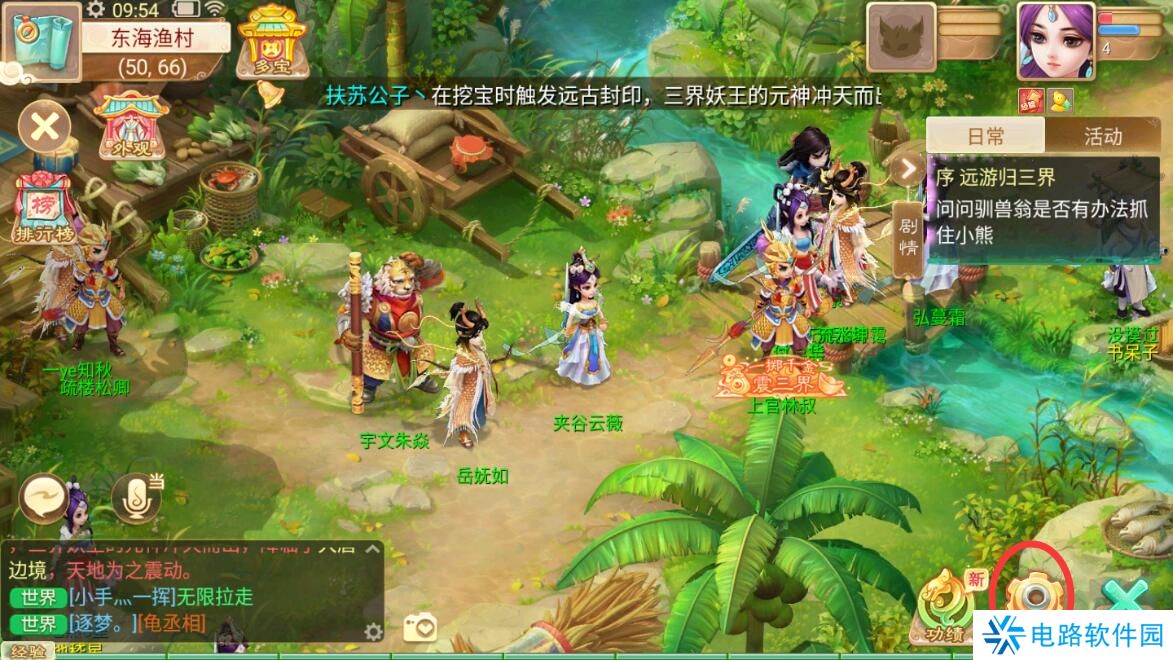Image resolution: width=1173 pixels, height=660 pixels.
Task: Open the camera screenshot button
Action: [x=420, y=627]
